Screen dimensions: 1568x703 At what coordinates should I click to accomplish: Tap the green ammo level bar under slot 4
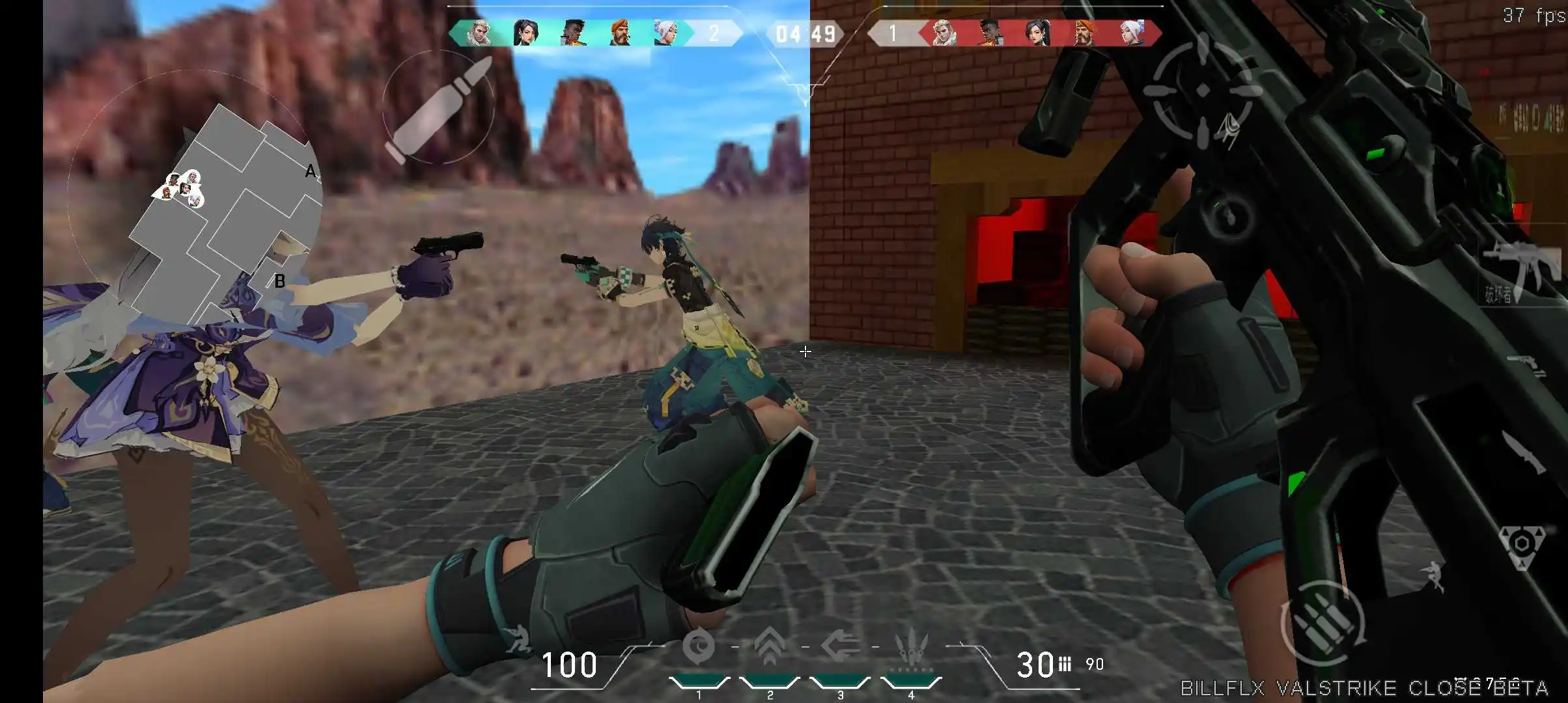[x=912, y=681]
